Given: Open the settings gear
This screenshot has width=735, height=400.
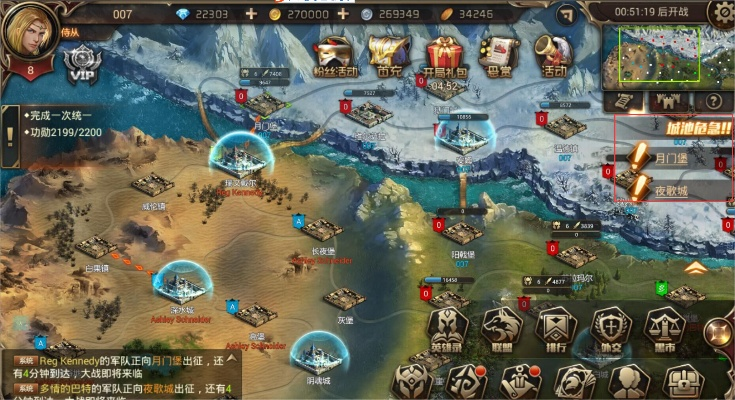Looking at the screenshot, I should pyautogui.click(x=721, y=14).
